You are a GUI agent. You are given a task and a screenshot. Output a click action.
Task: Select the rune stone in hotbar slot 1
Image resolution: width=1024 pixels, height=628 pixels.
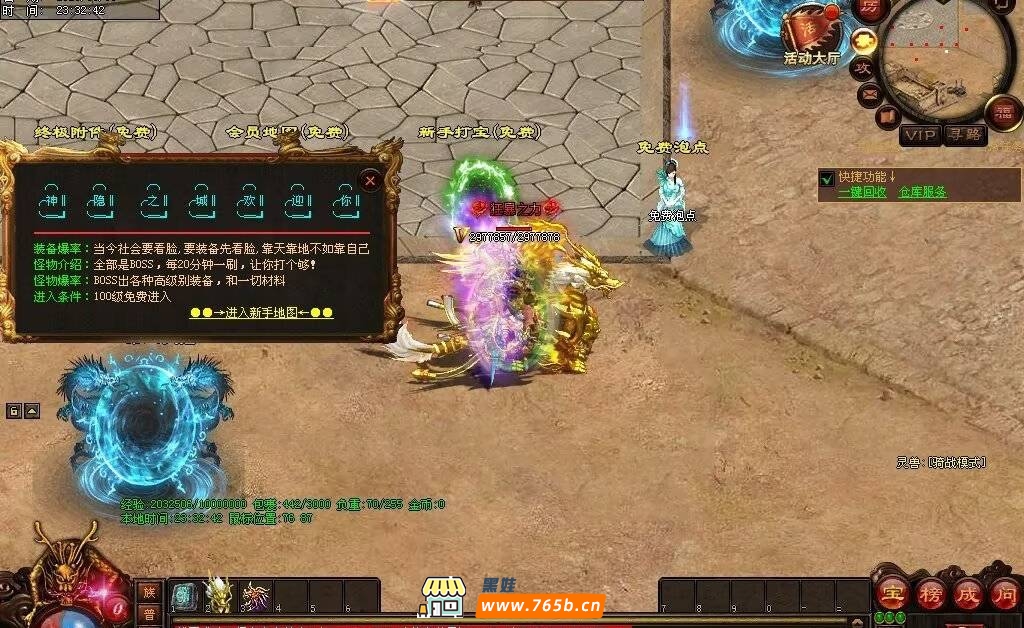(x=185, y=596)
